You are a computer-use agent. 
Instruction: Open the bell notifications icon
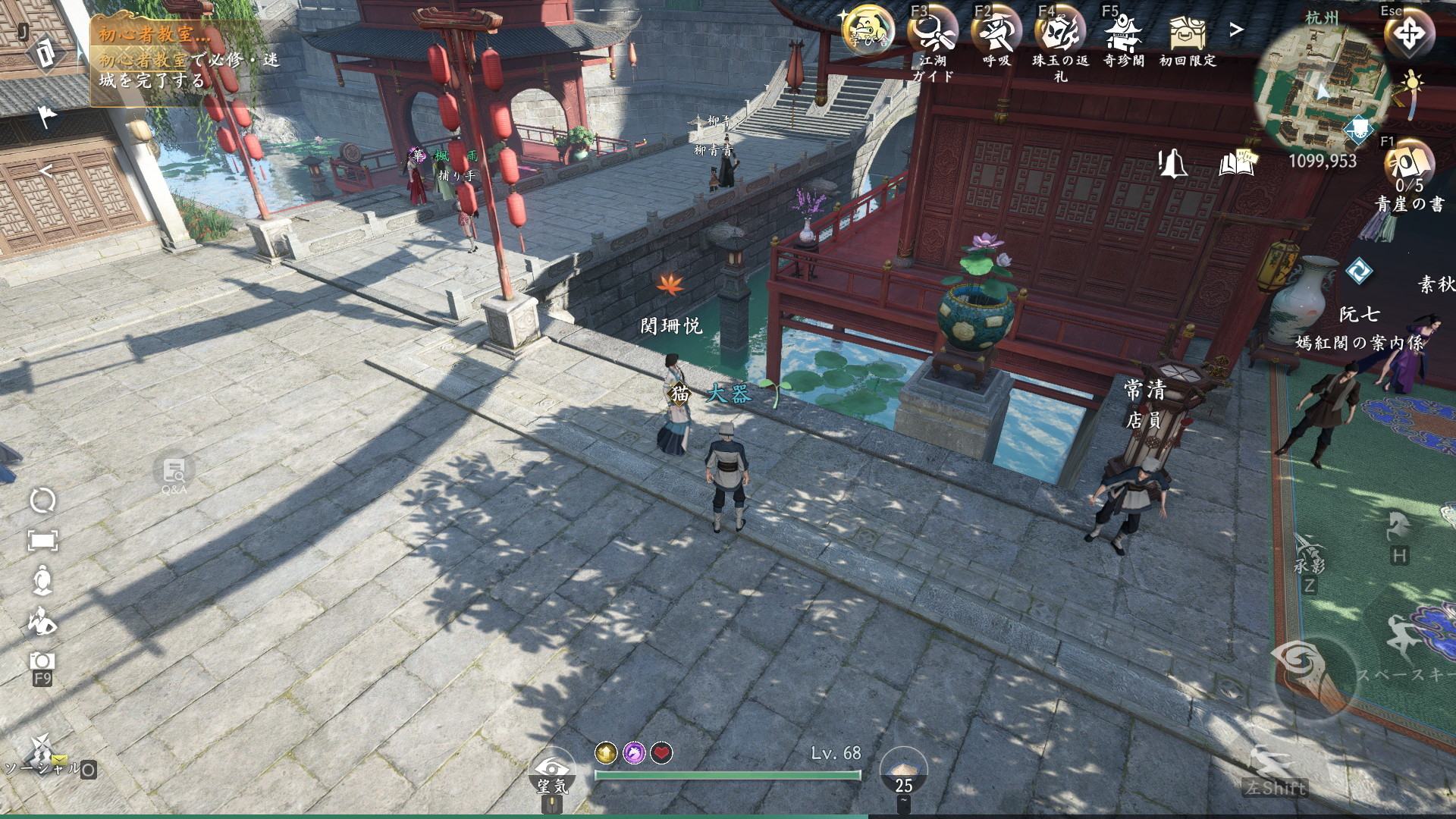1172,162
